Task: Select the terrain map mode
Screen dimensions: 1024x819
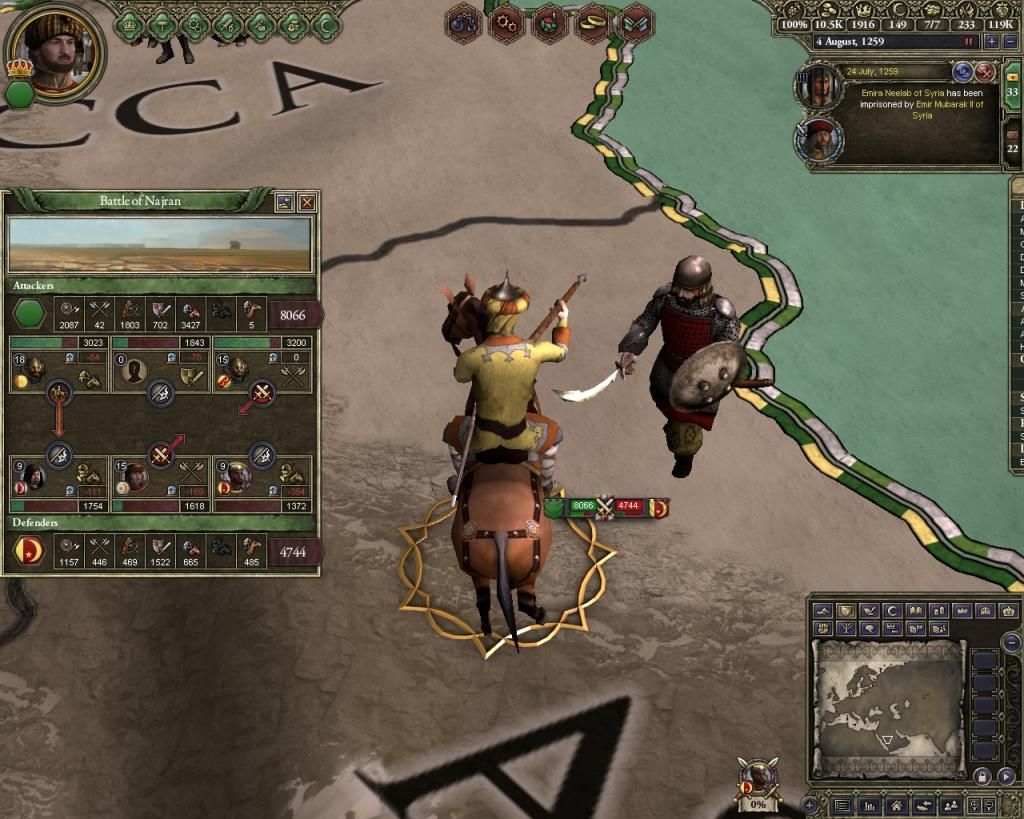Action: point(823,611)
